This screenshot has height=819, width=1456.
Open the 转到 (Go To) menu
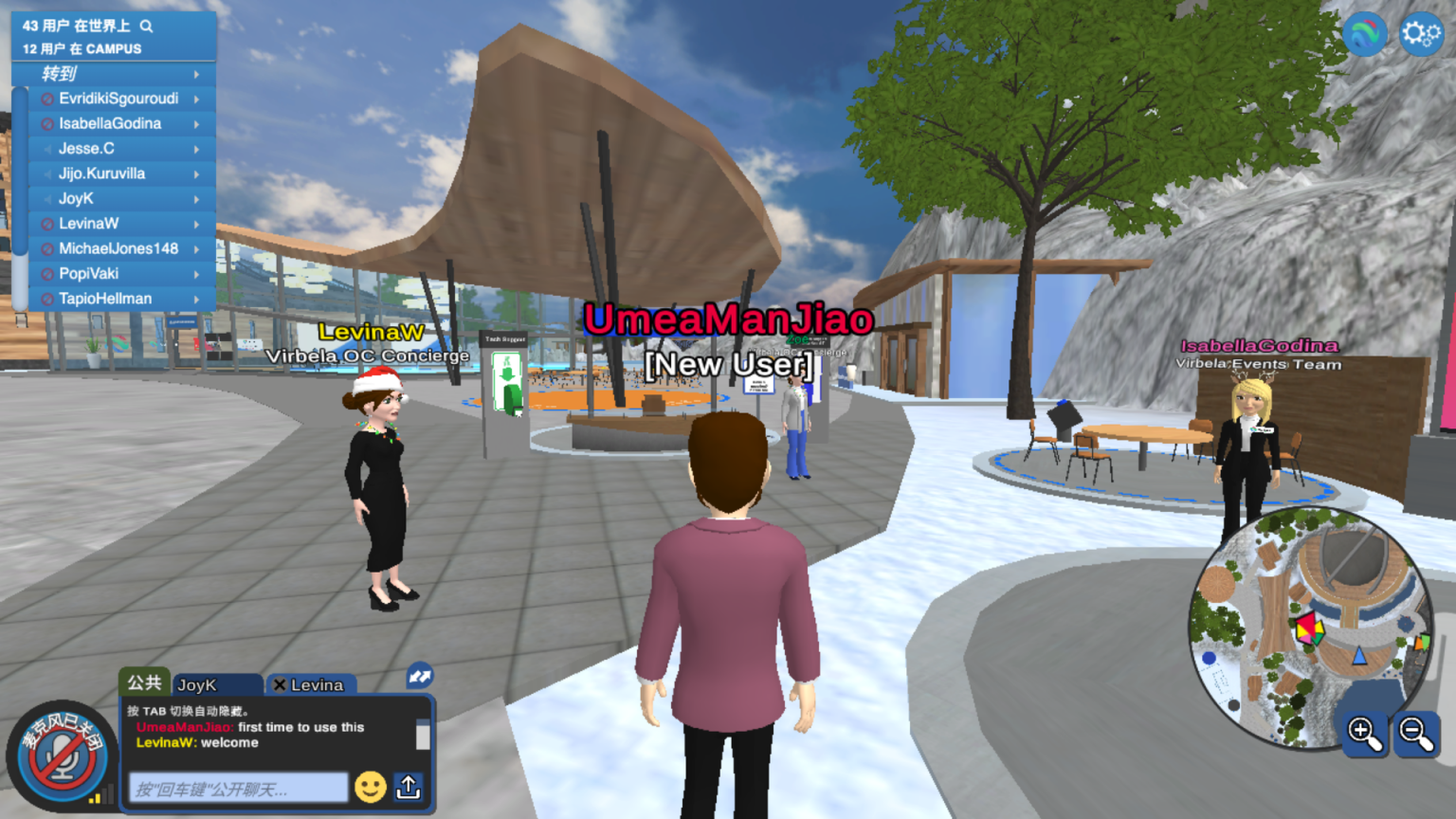click(x=114, y=74)
